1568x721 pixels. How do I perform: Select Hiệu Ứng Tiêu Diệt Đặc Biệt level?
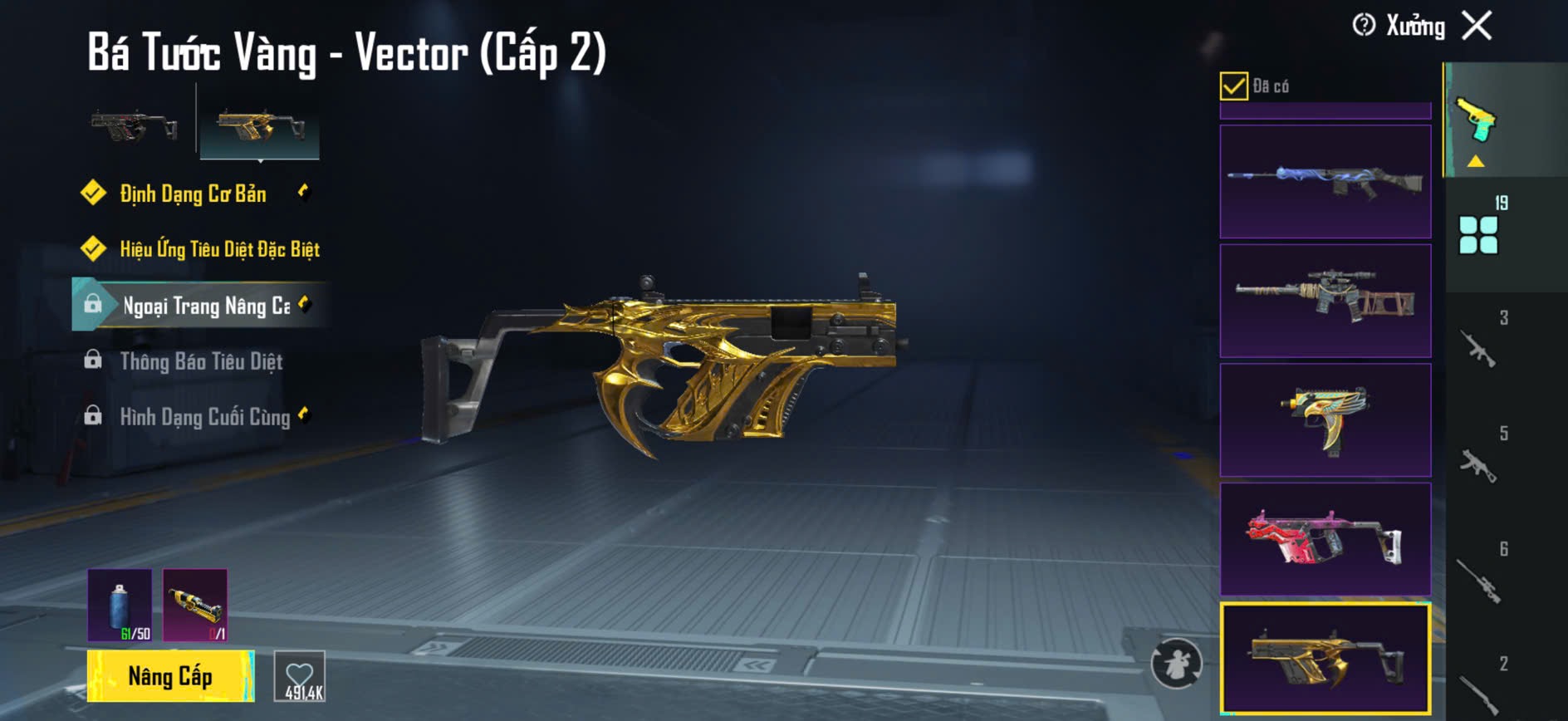219,249
